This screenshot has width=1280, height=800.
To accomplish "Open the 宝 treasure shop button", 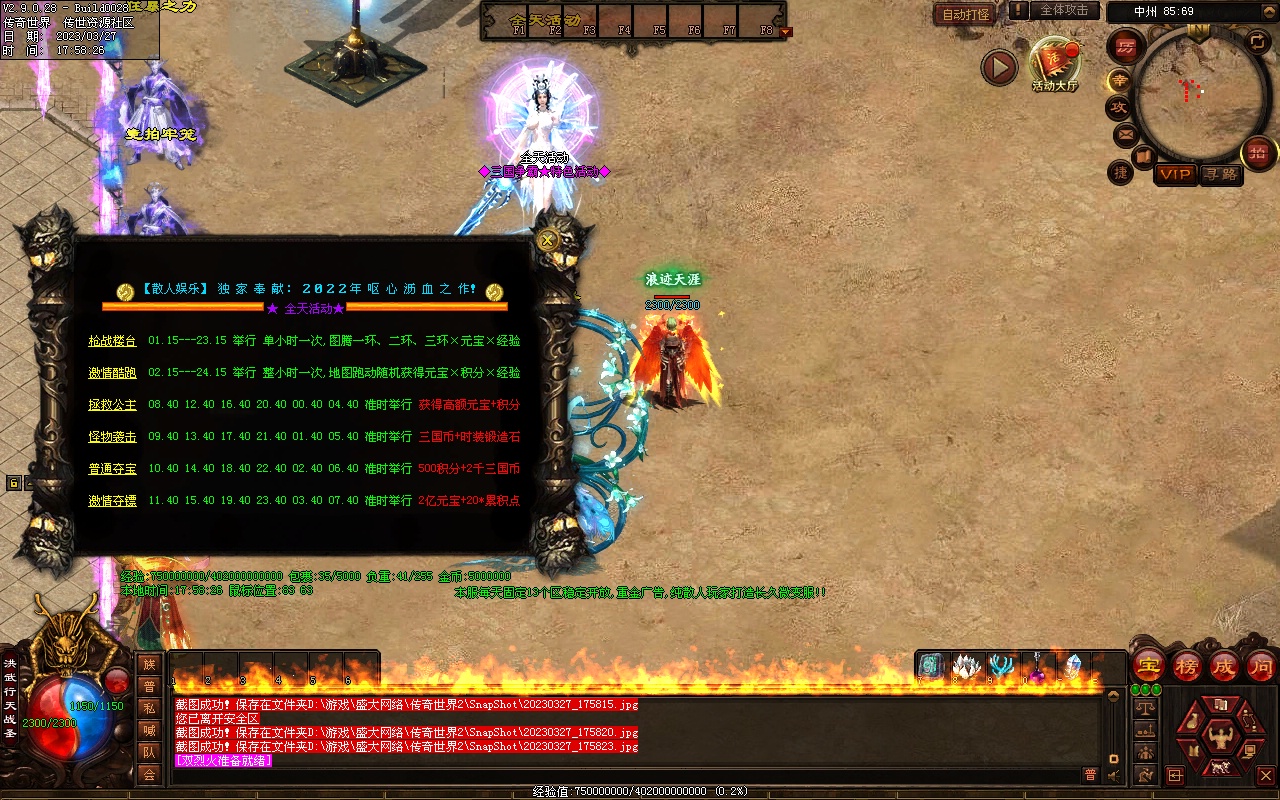I will [x=1148, y=666].
